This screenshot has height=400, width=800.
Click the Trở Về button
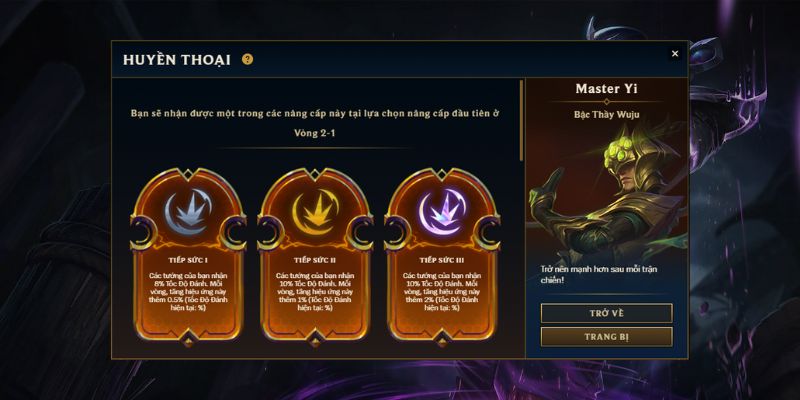[x=606, y=313]
